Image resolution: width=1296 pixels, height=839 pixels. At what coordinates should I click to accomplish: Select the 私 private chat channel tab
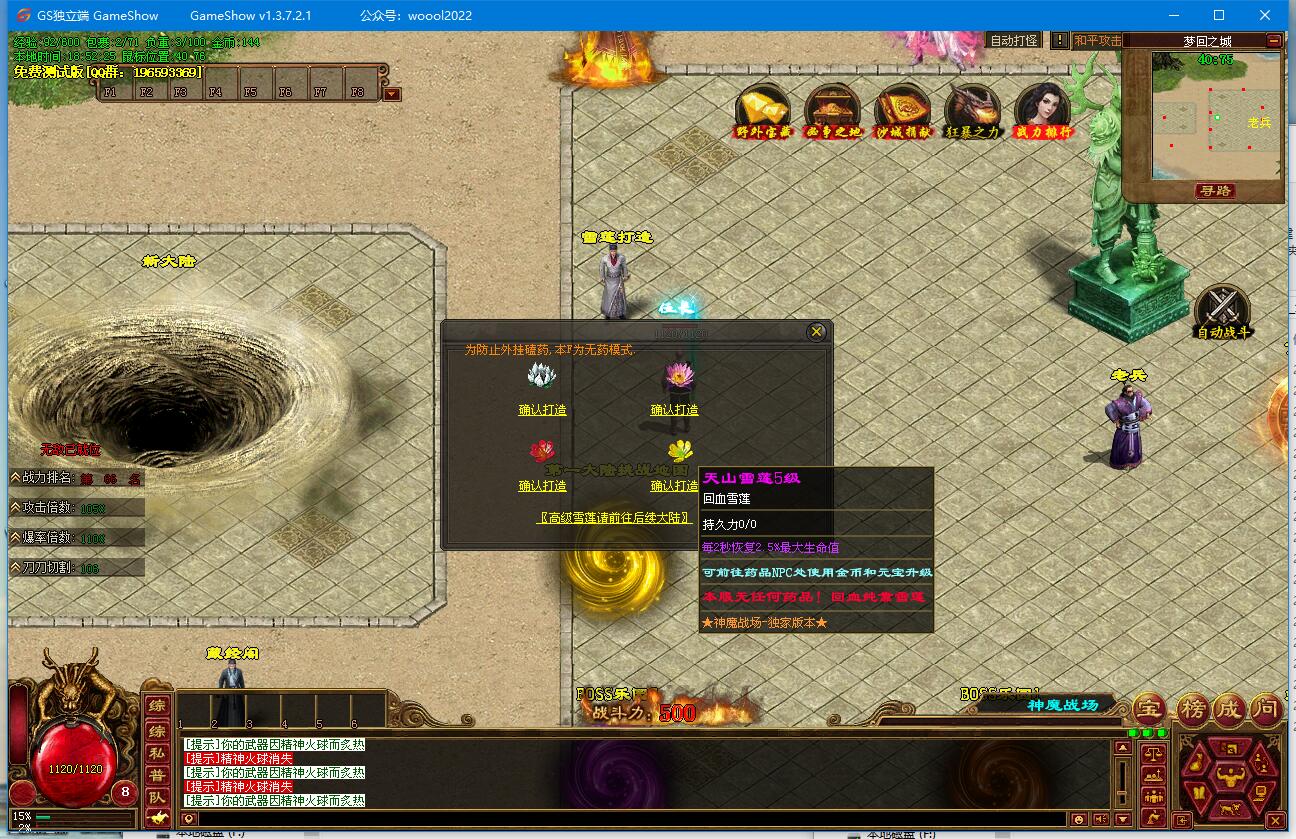[157, 753]
